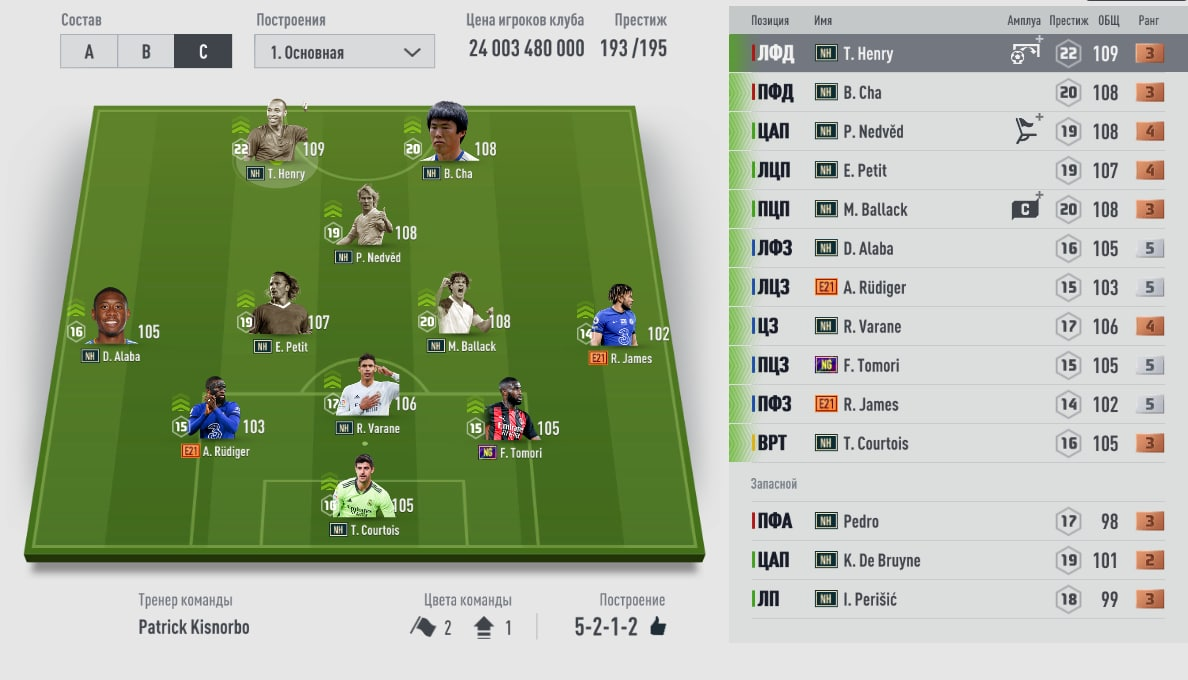This screenshot has height=680, width=1188.
Task: Open team colors kit selection
Action: click(462, 628)
